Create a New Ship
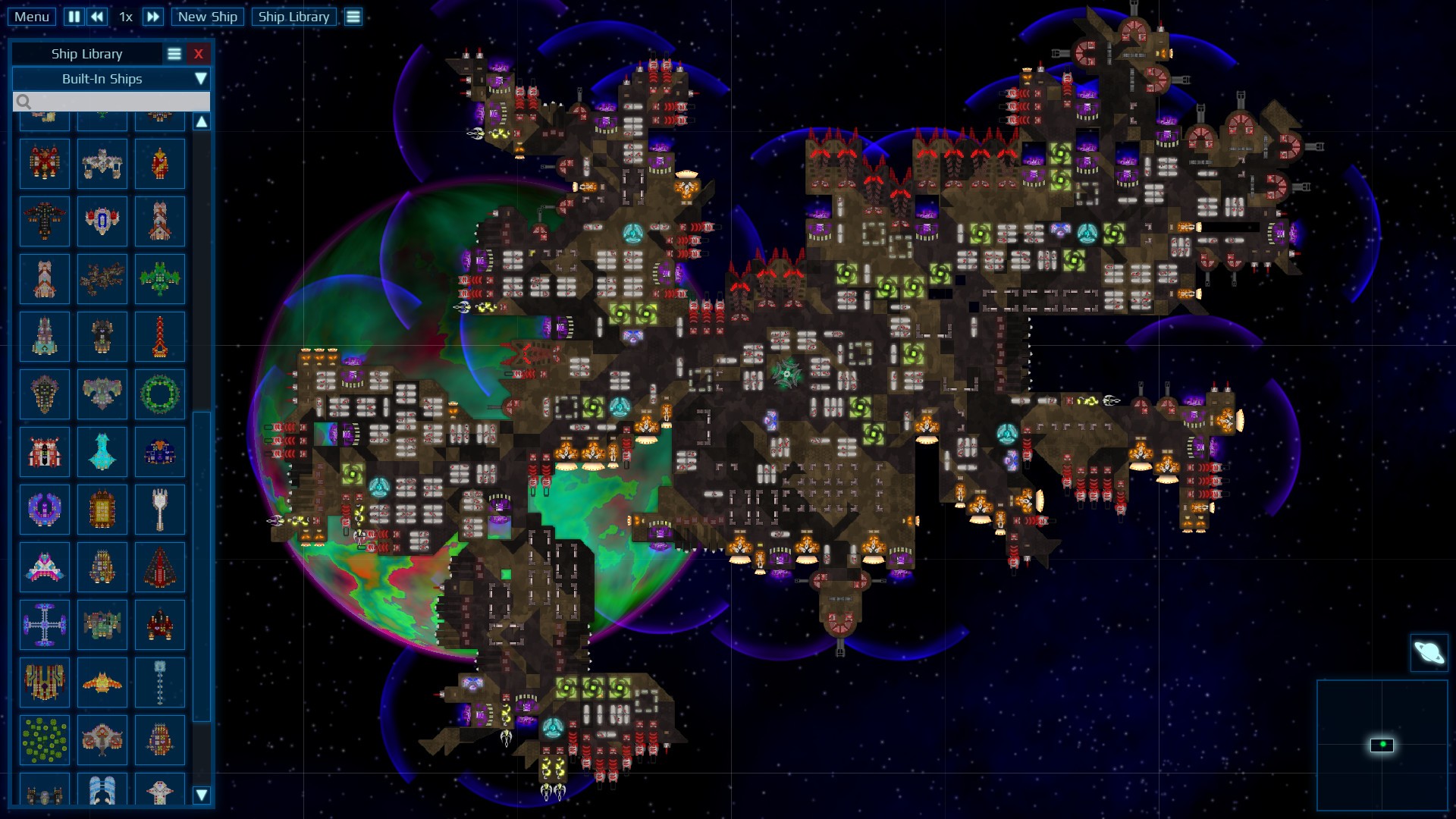This screenshot has width=1456, height=819. [207, 17]
